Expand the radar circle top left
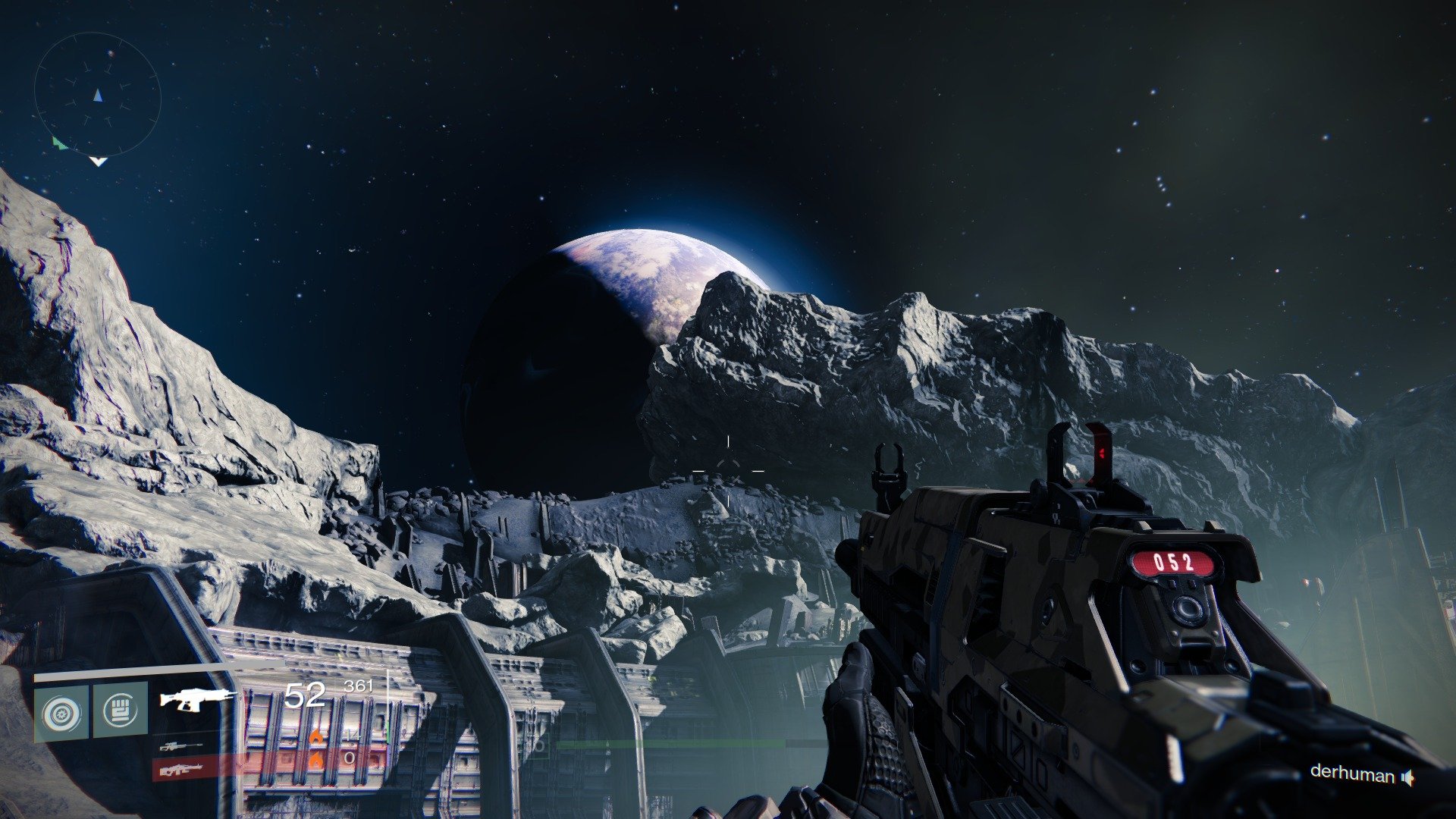This screenshot has width=1456, height=819. tap(99, 95)
